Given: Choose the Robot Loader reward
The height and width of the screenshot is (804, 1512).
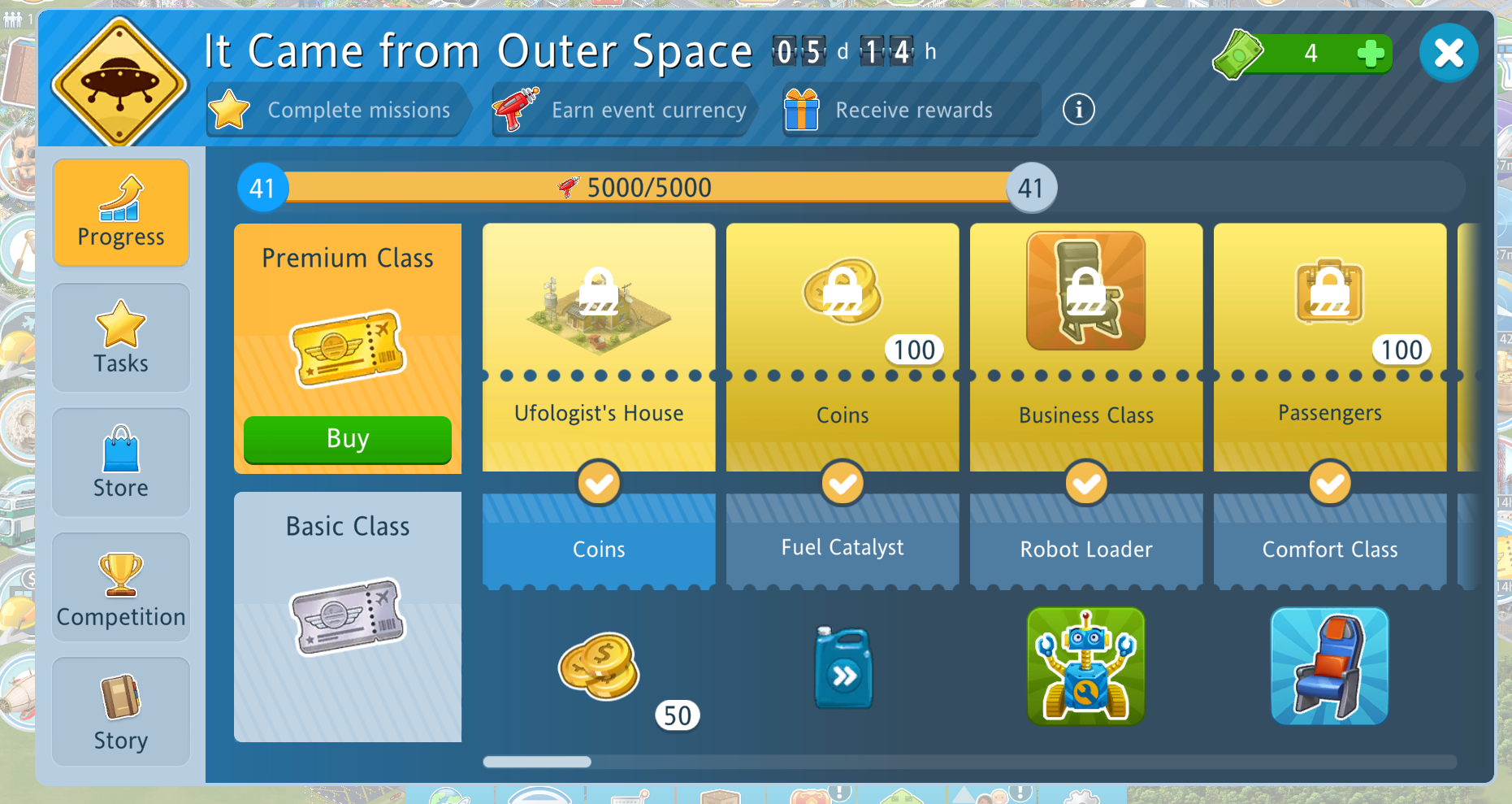Looking at the screenshot, I should 1086,667.
